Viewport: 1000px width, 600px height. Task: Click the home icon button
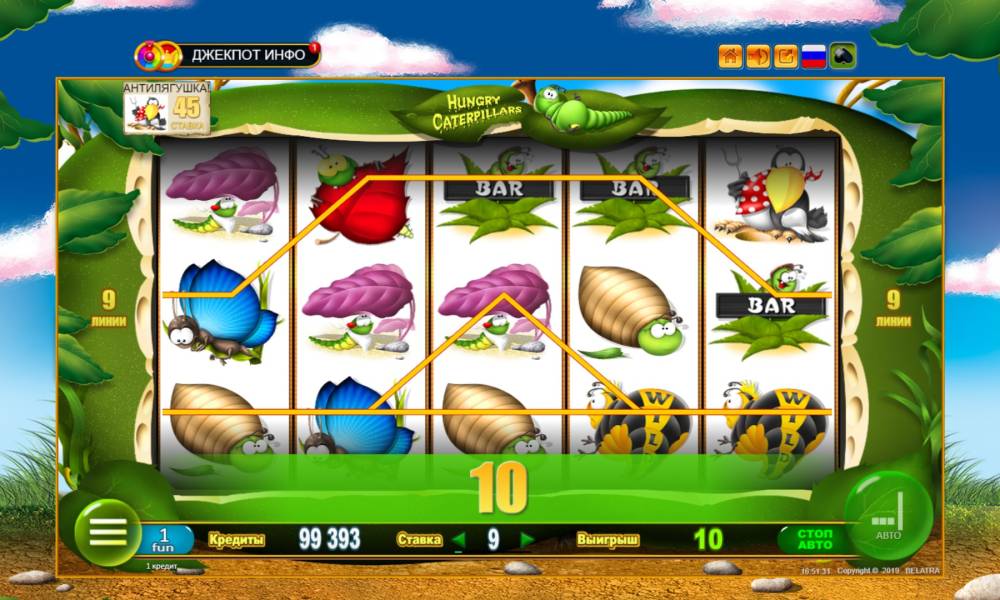730,56
